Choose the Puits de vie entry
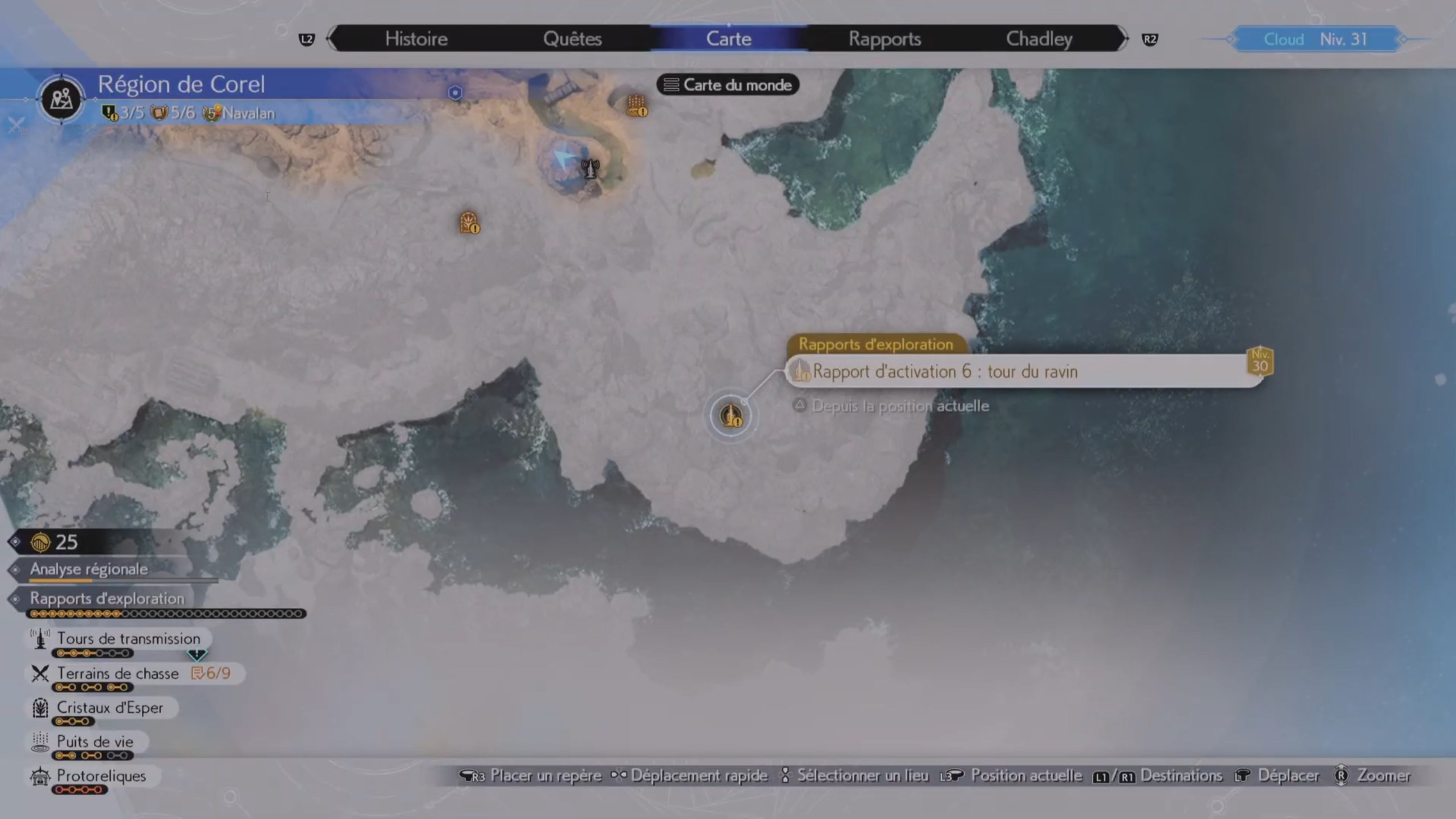Image resolution: width=1456 pixels, height=819 pixels. (x=95, y=742)
